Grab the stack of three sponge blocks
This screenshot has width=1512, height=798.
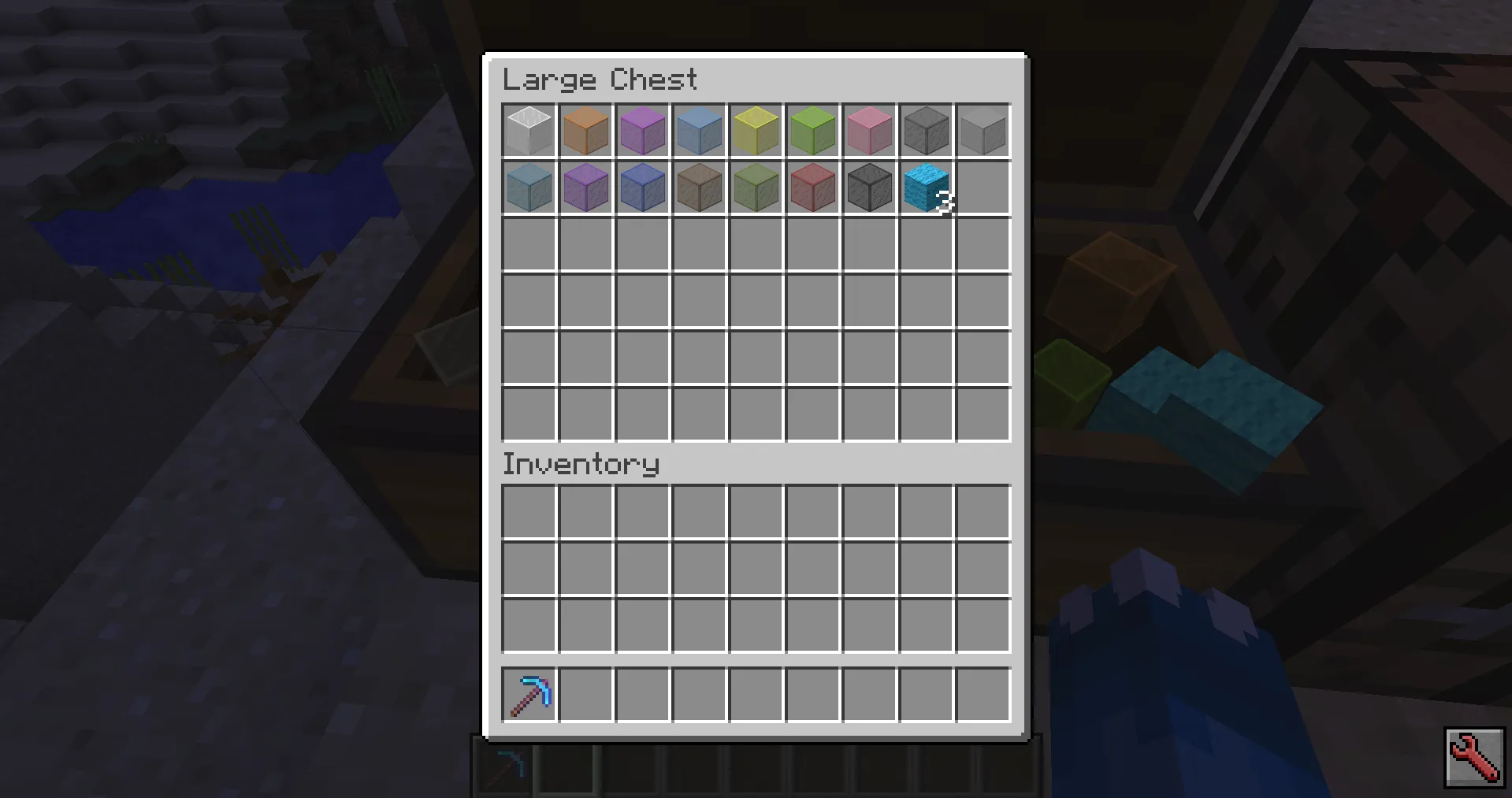[925, 187]
